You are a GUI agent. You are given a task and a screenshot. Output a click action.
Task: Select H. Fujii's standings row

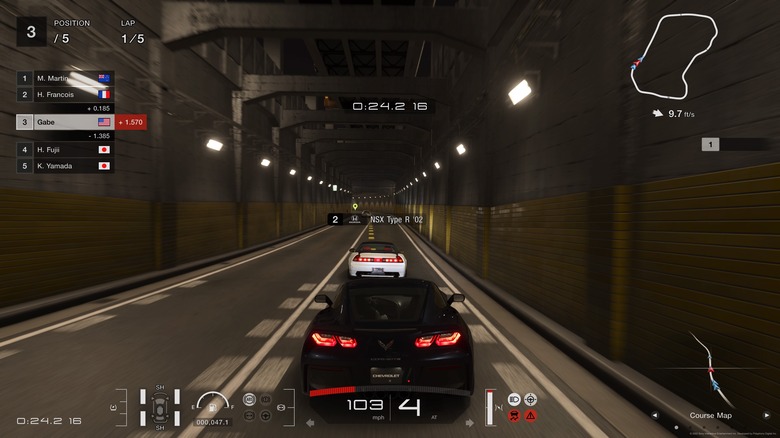pyautogui.click(x=65, y=149)
